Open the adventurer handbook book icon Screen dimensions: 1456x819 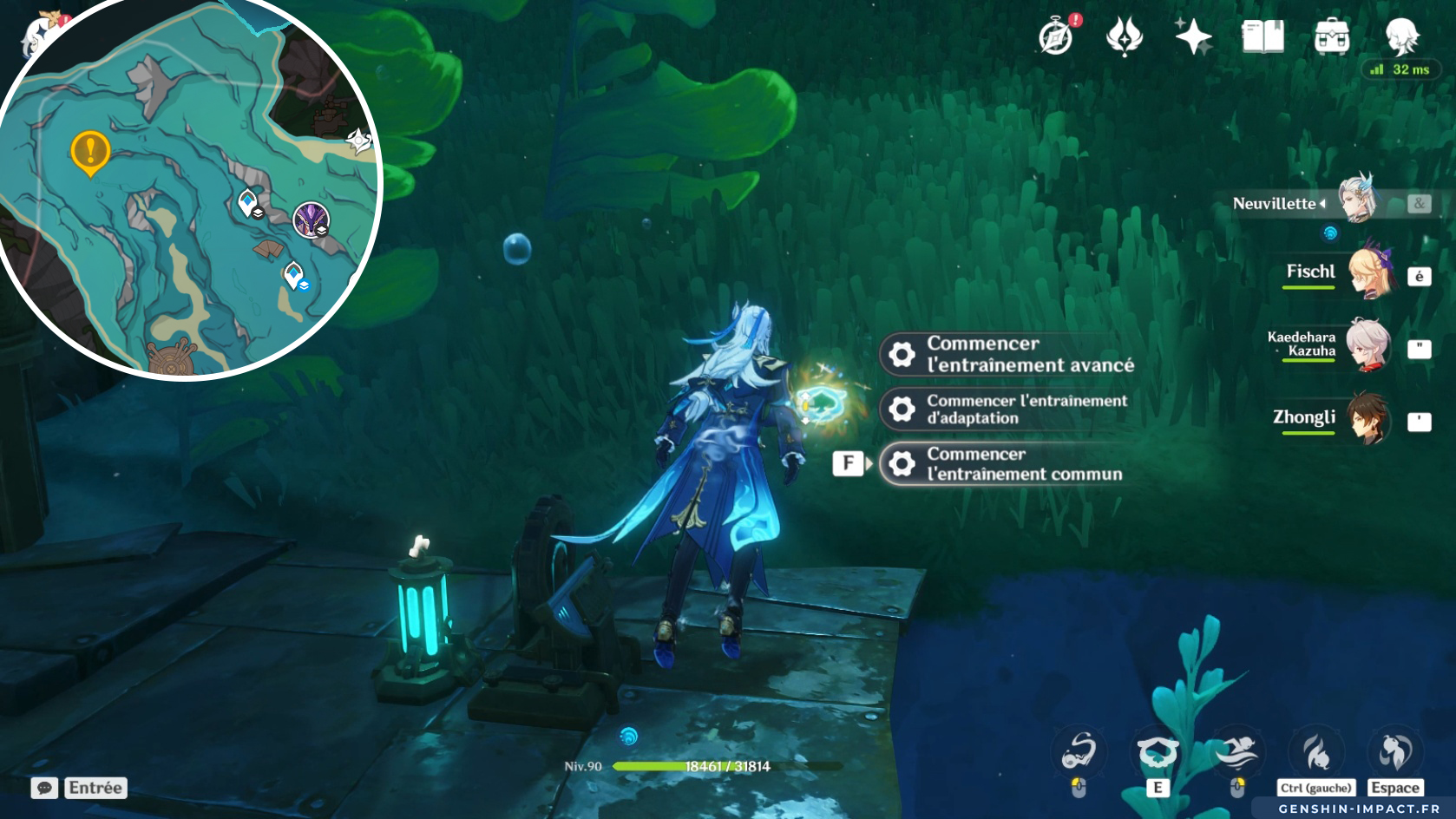1263,36
